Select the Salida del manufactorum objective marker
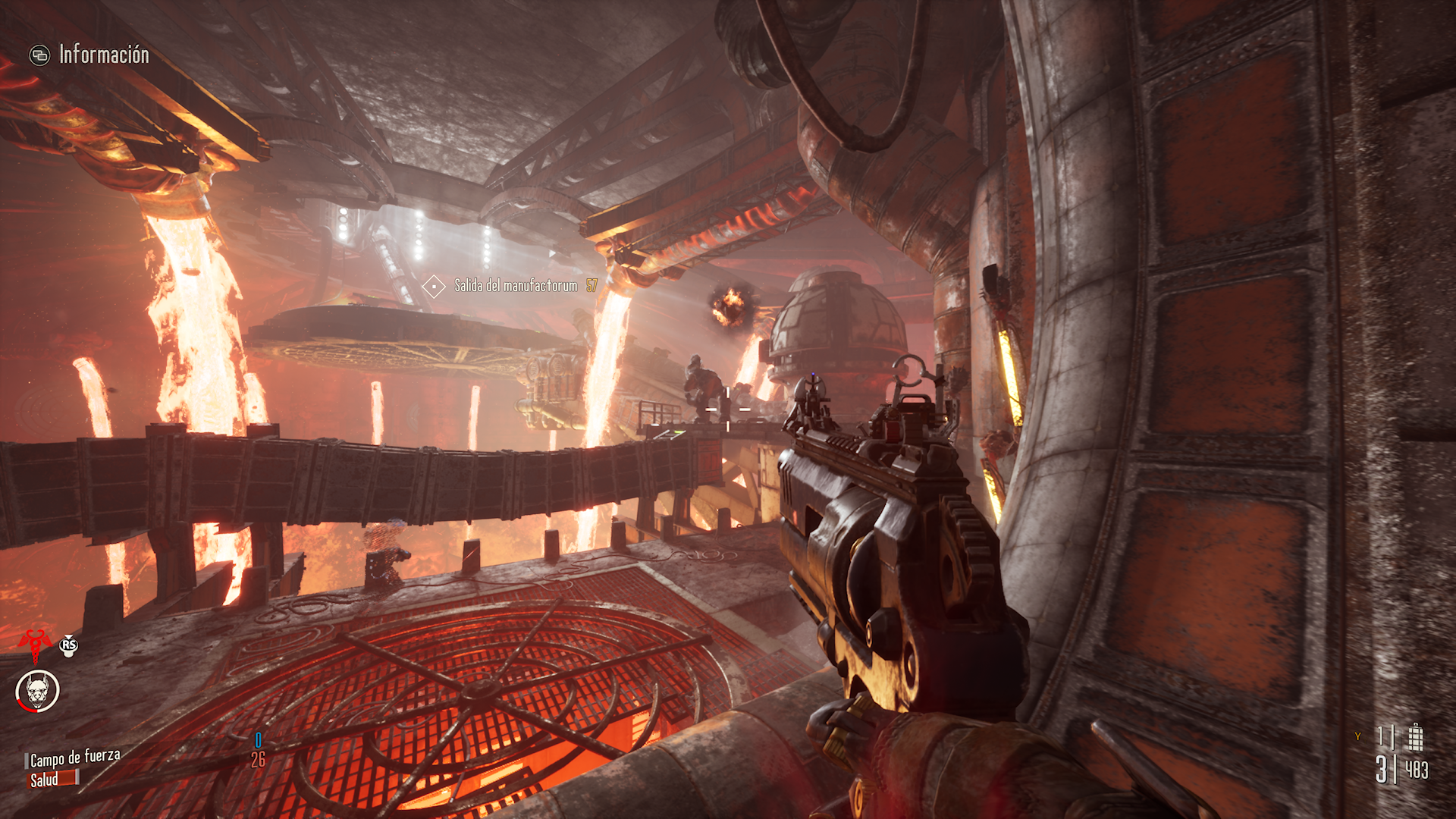Viewport: 1456px width, 819px height. point(434,286)
